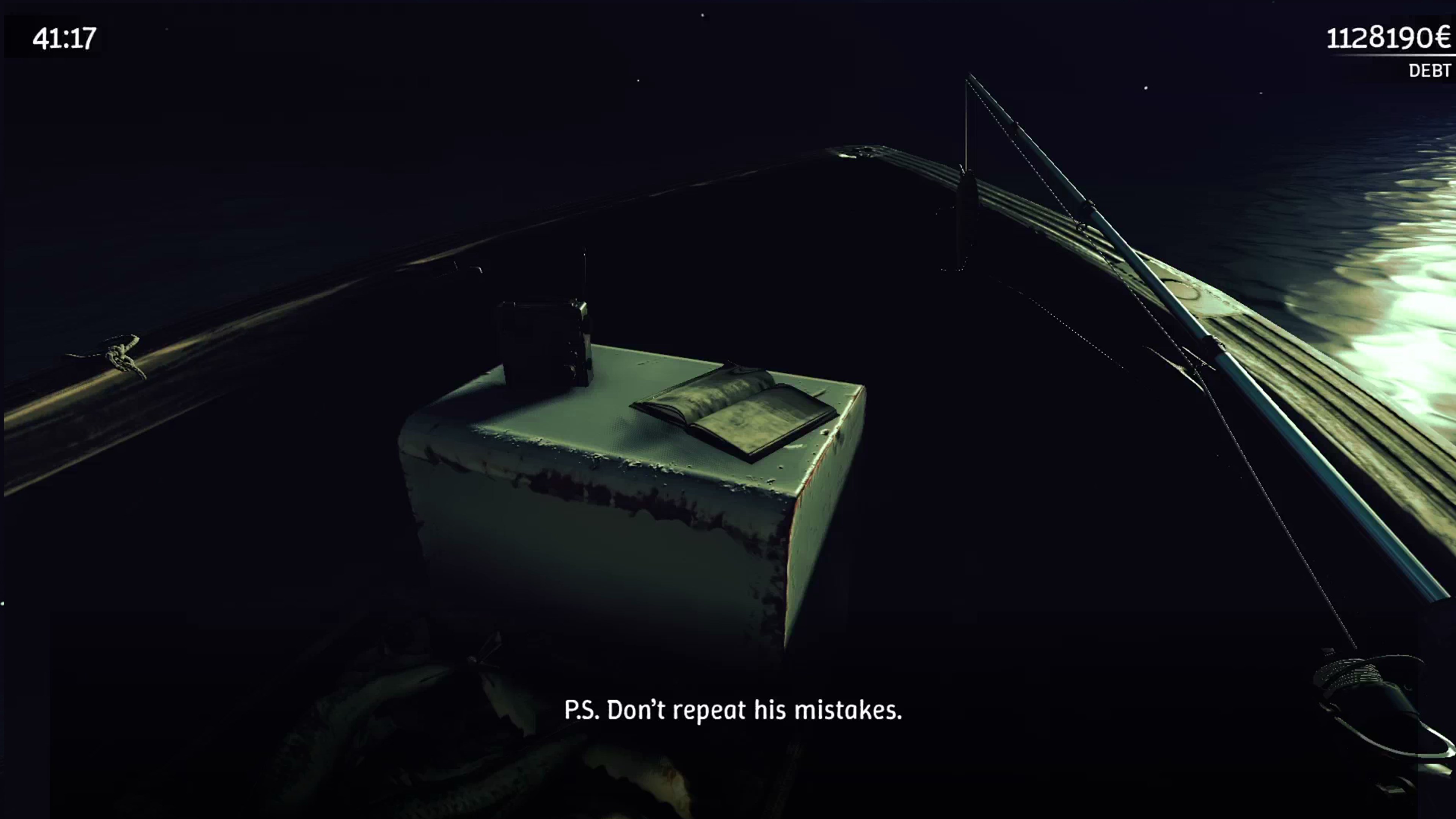1456x819 pixels.
Task: Open the timer 41:17 breakdown
Action: 62,39
